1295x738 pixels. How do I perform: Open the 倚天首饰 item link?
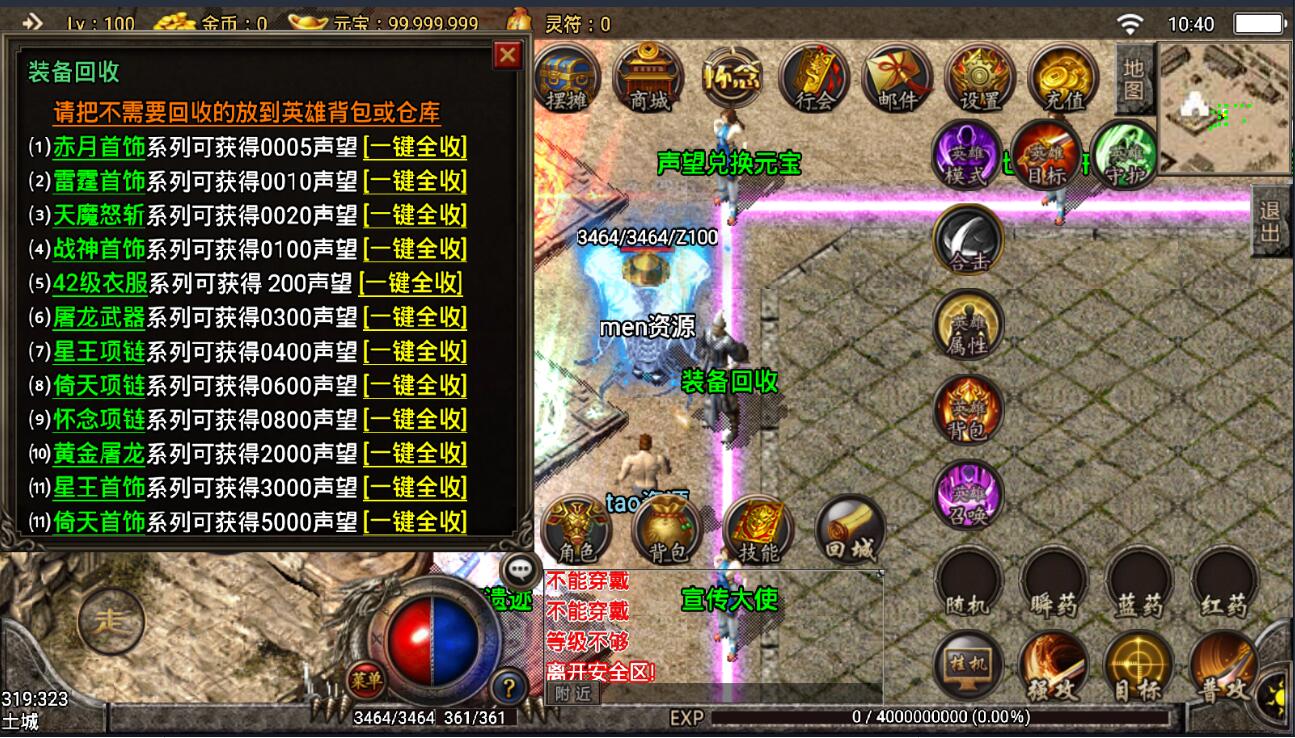pos(99,521)
